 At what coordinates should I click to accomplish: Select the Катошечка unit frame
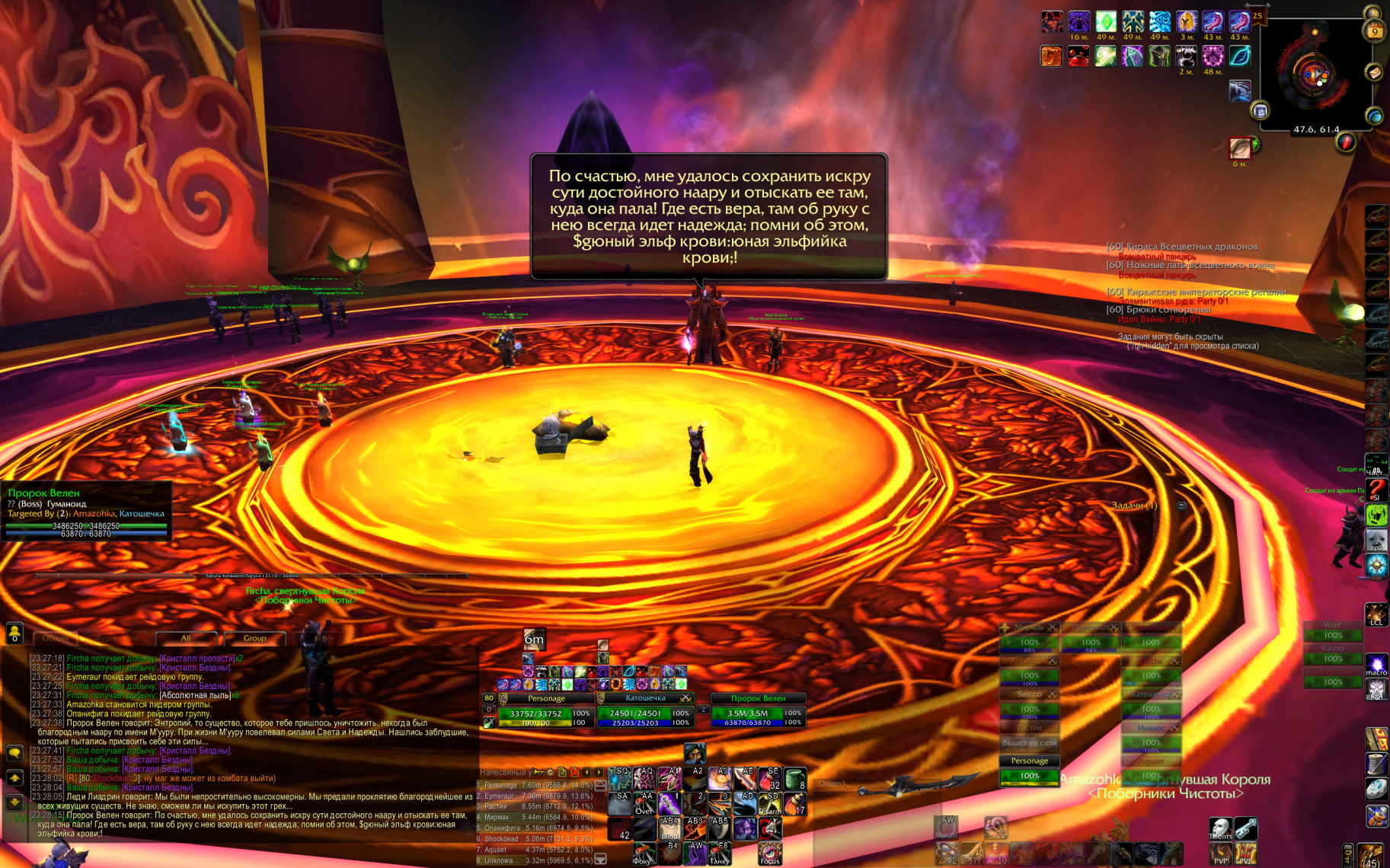tap(644, 711)
